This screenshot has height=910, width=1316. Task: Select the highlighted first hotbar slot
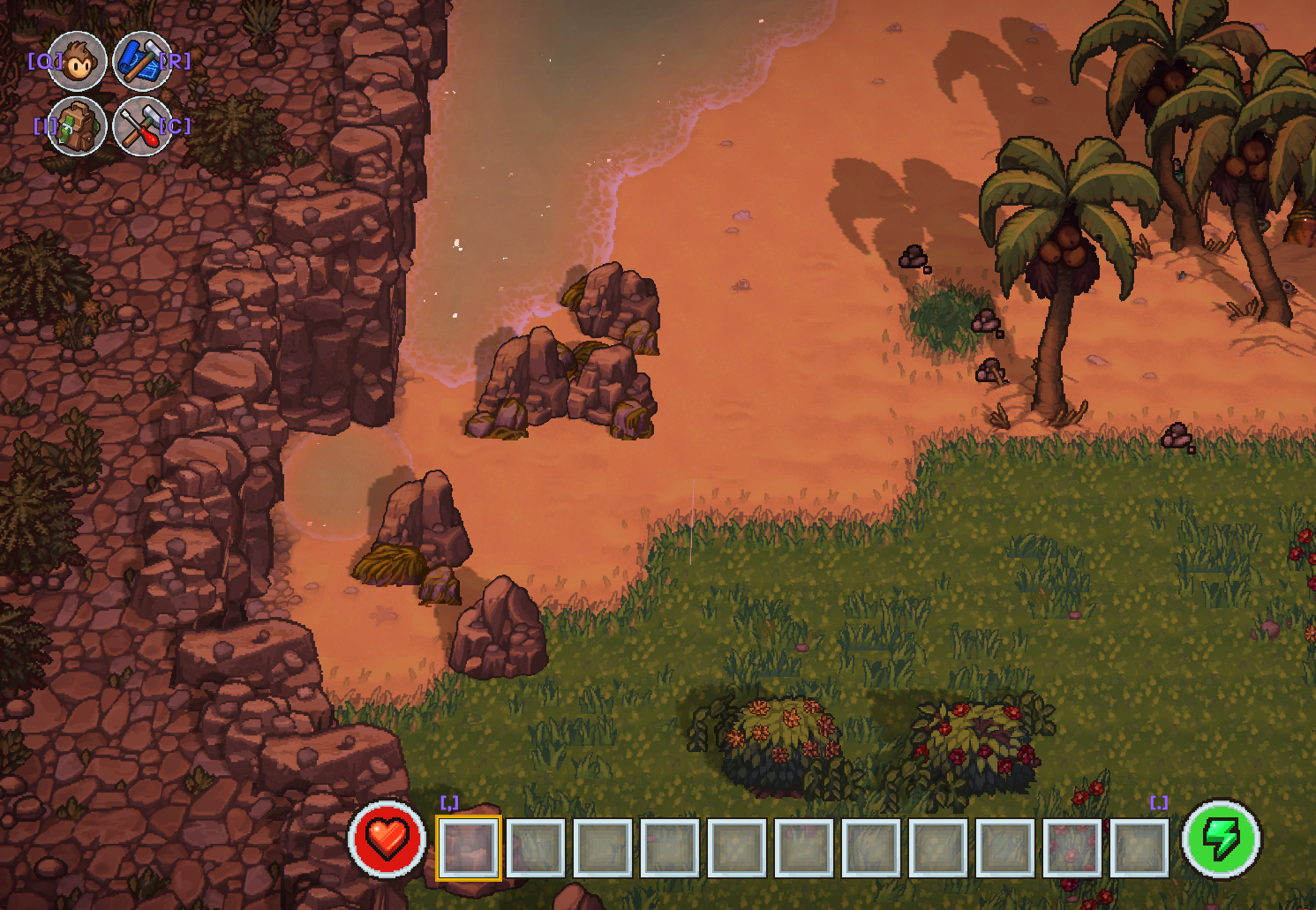[x=469, y=848]
